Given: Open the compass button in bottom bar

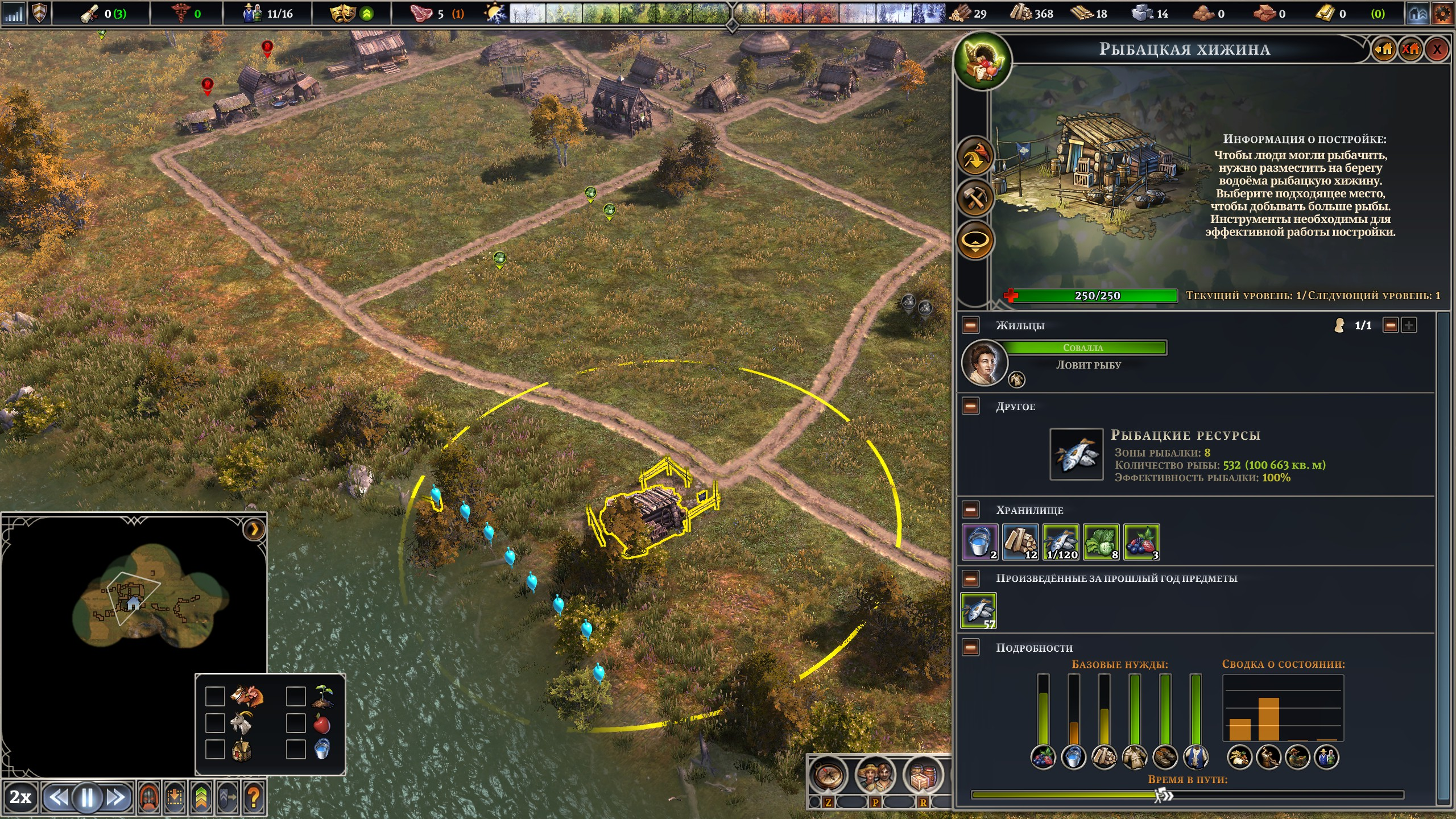Looking at the screenshot, I should tap(828, 775).
